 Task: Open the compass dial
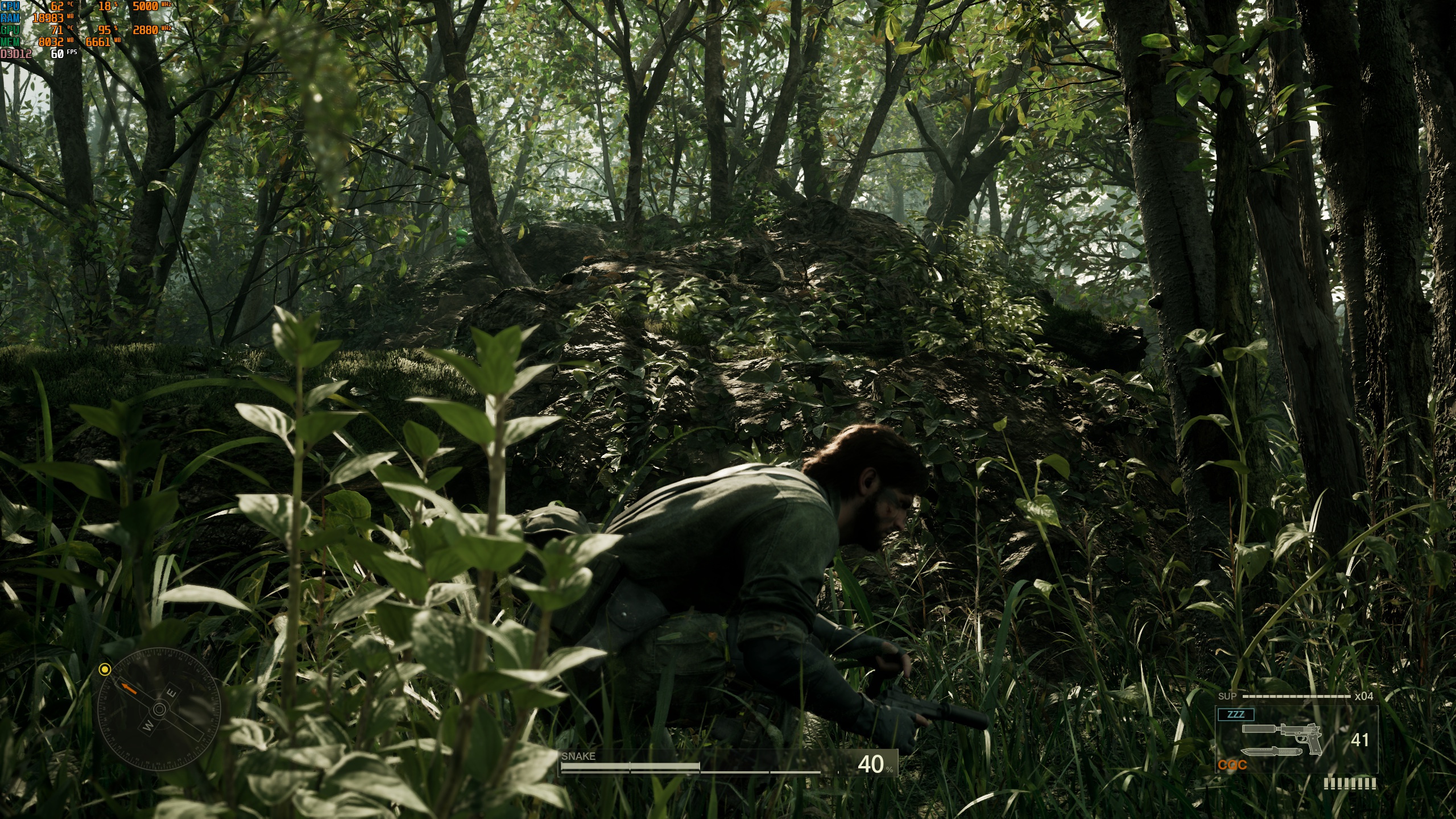click(x=159, y=709)
